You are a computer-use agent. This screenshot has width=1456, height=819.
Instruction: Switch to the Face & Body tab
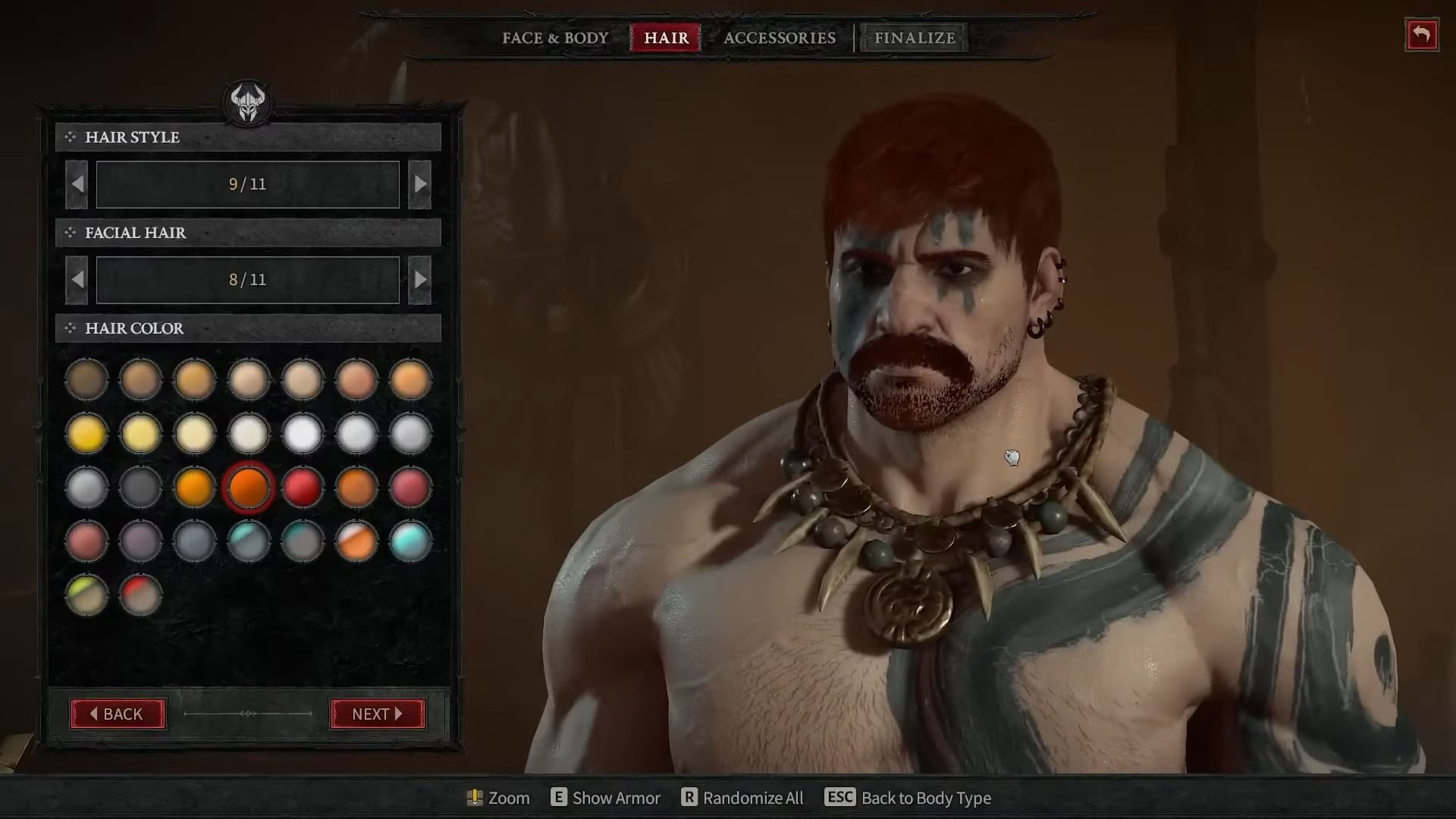555,38
